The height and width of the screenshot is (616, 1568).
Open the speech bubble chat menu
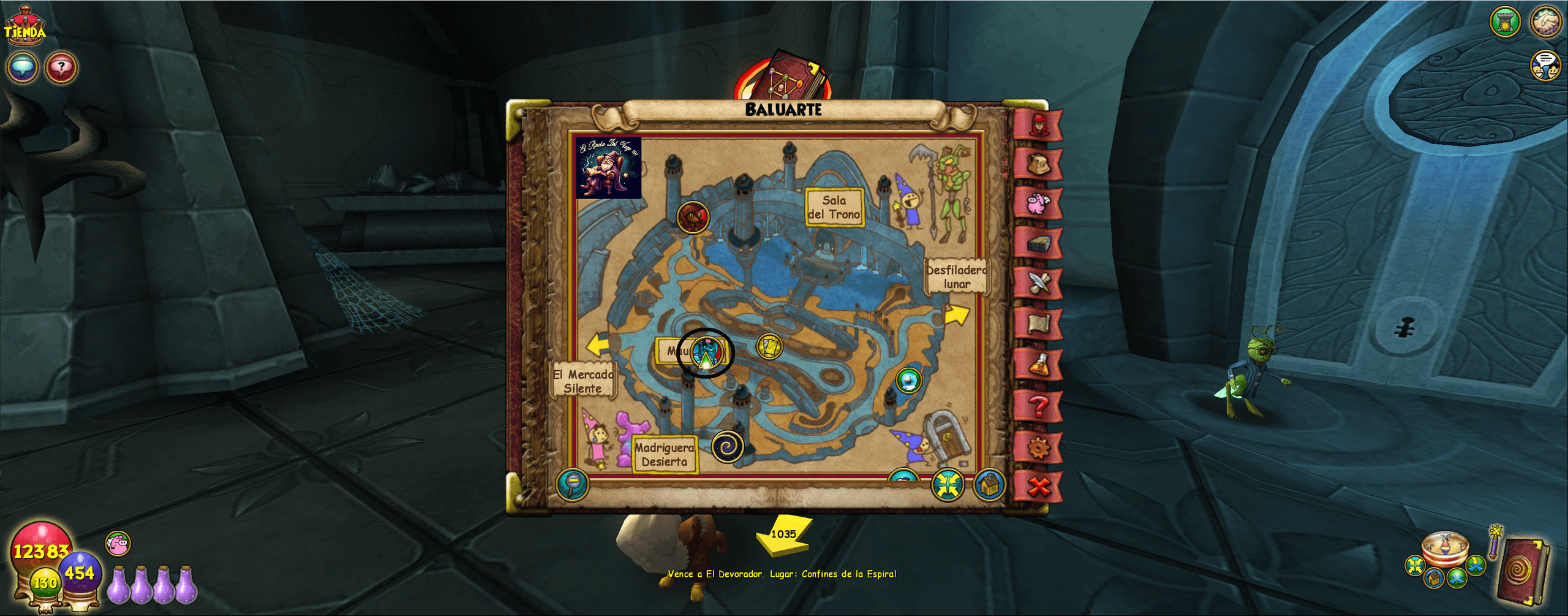tap(23, 67)
